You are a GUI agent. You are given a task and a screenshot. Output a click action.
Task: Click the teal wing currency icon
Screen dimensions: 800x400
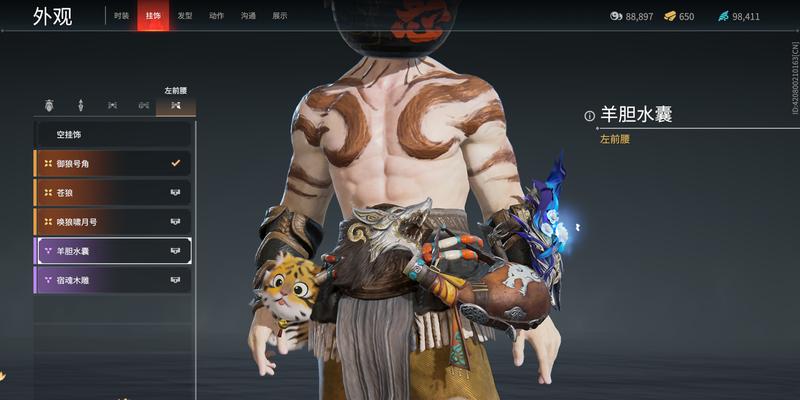(723, 17)
